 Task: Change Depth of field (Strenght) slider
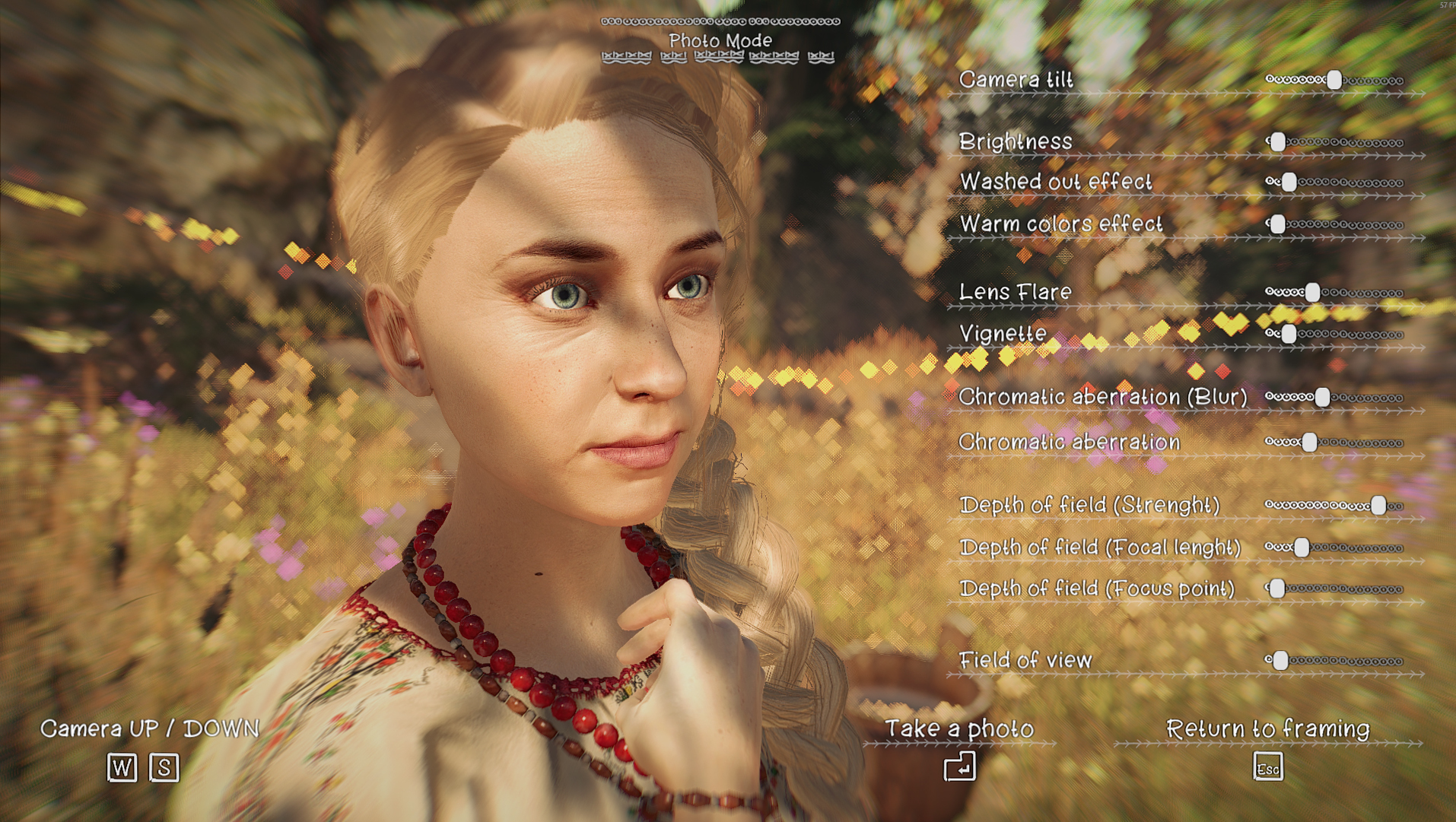[x=1378, y=506]
